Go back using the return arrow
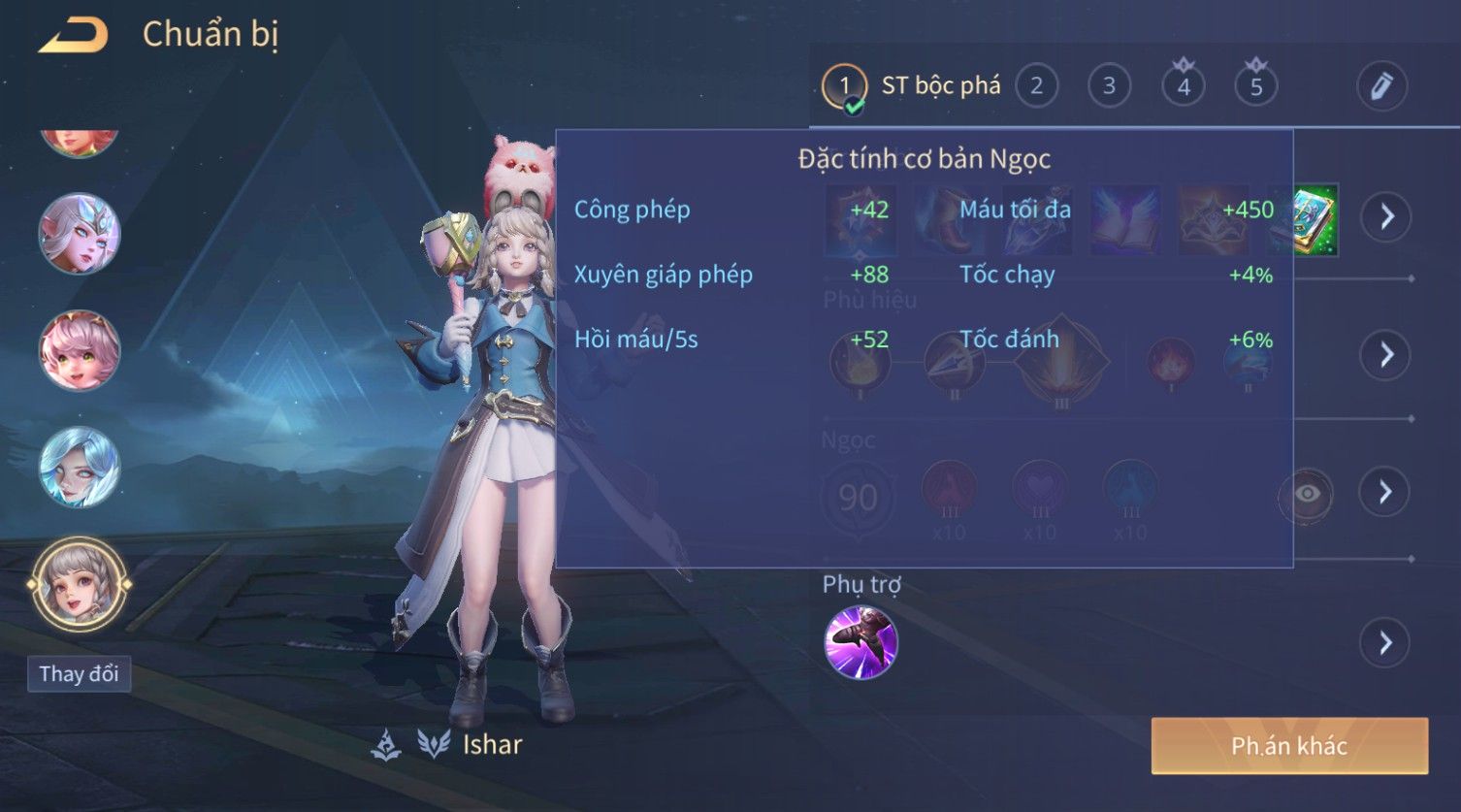The height and width of the screenshot is (812, 1461). (x=73, y=36)
